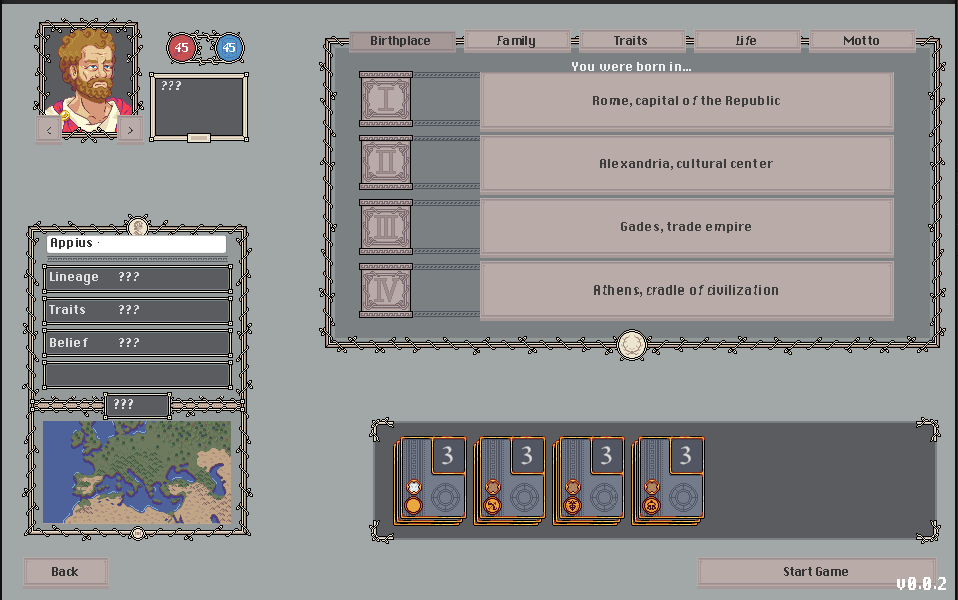Click the Europe map thumbnail
This screenshot has height=600, width=958.
(x=137, y=473)
